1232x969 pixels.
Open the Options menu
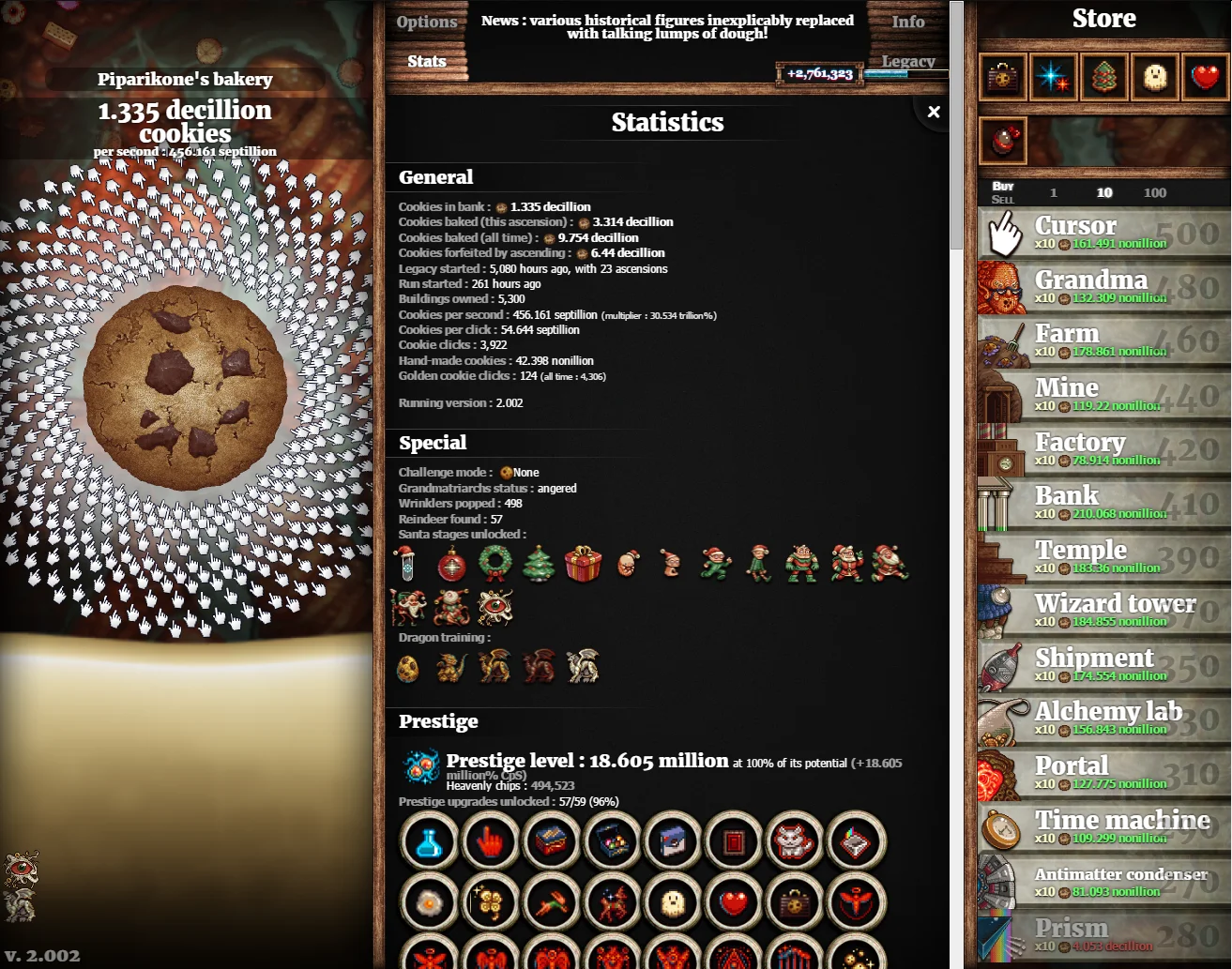pos(426,23)
